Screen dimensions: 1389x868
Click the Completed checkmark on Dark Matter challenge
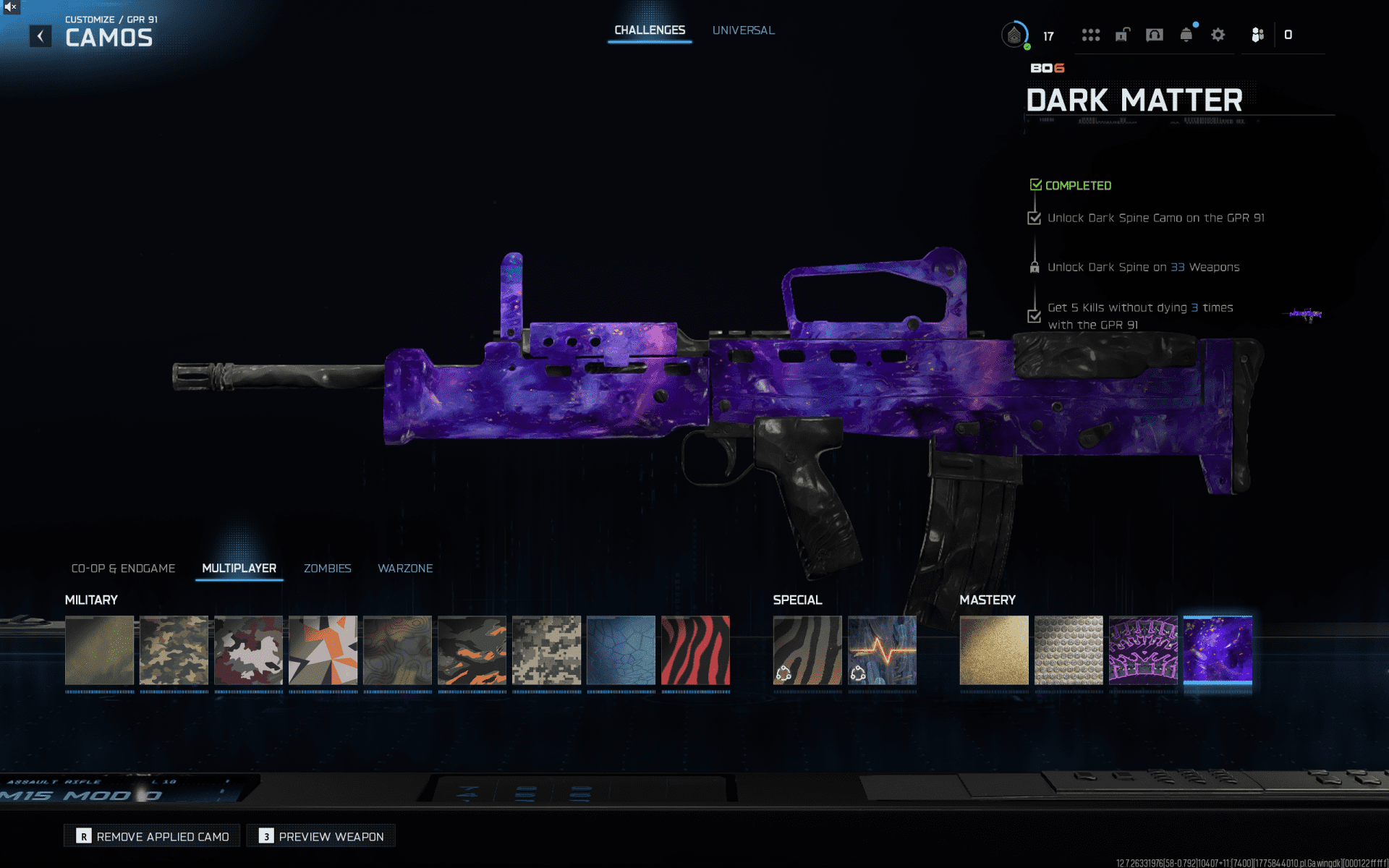click(x=1035, y=184)
